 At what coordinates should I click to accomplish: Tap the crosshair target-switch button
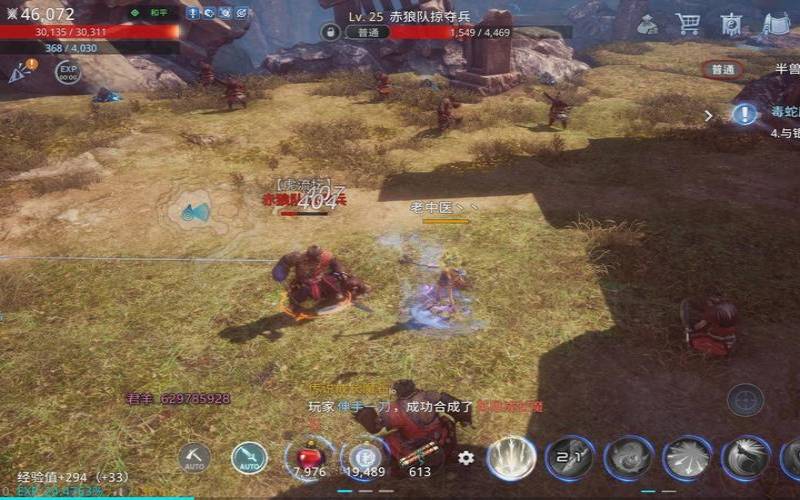pos(745,399)
